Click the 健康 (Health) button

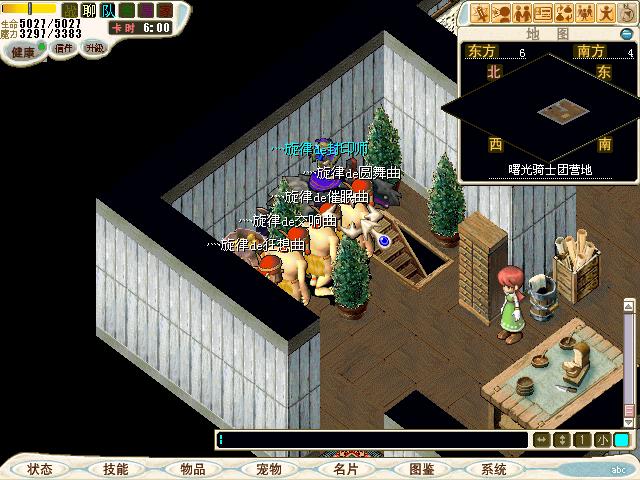[x=24, y=49]
